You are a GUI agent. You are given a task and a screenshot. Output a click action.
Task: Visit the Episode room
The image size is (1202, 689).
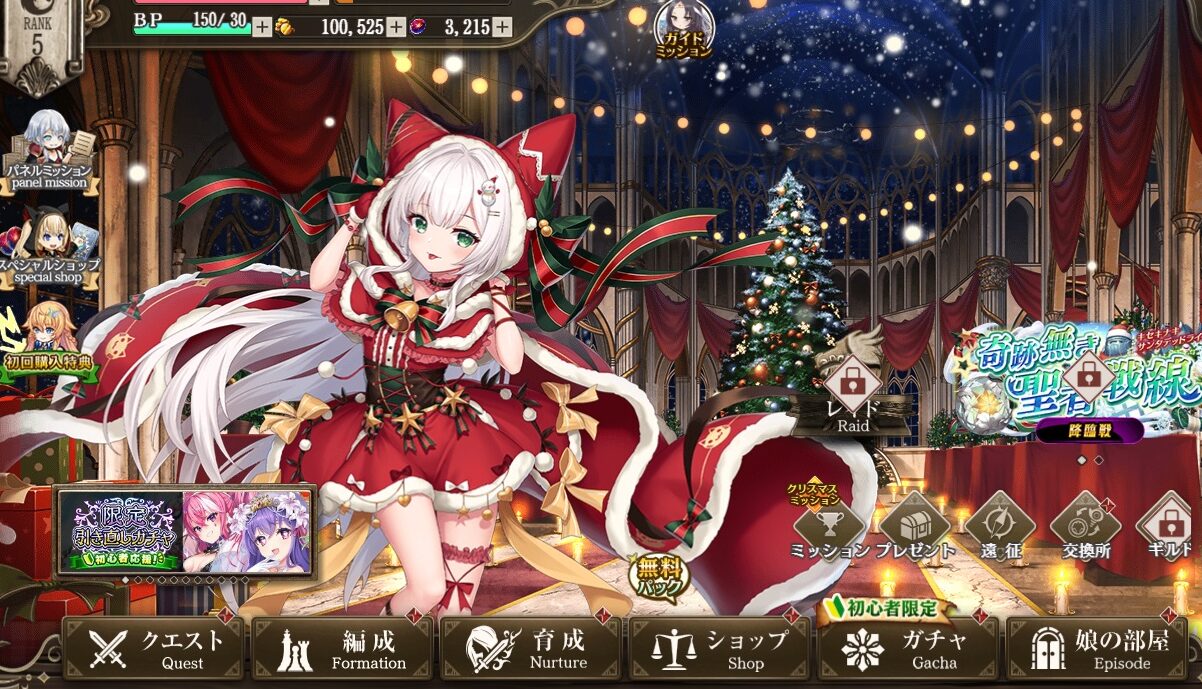(1096, 648)
